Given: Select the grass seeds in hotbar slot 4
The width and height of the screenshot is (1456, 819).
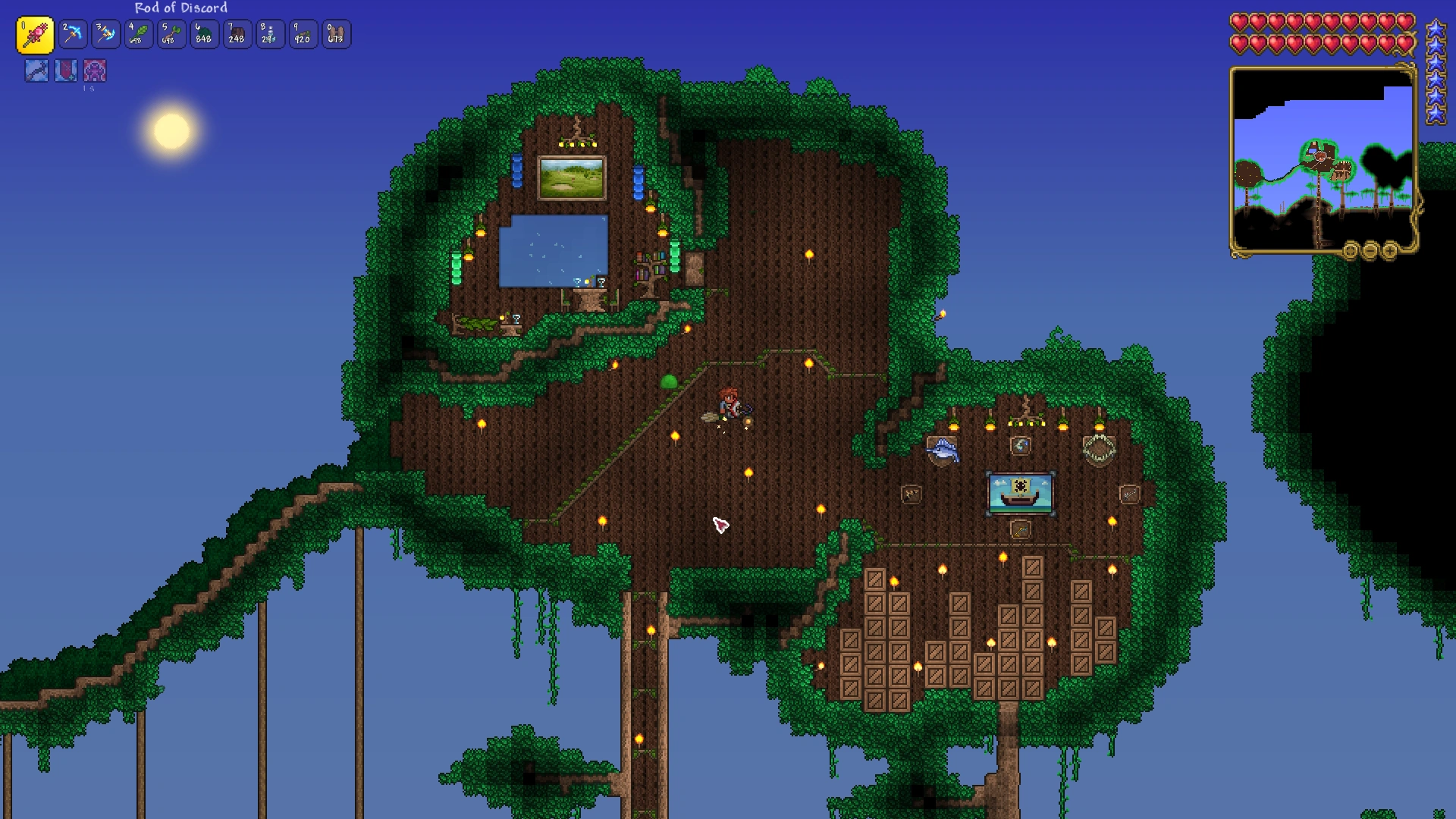Looking at the screenshot, I should pyautogui.click(x=138, y=34).
